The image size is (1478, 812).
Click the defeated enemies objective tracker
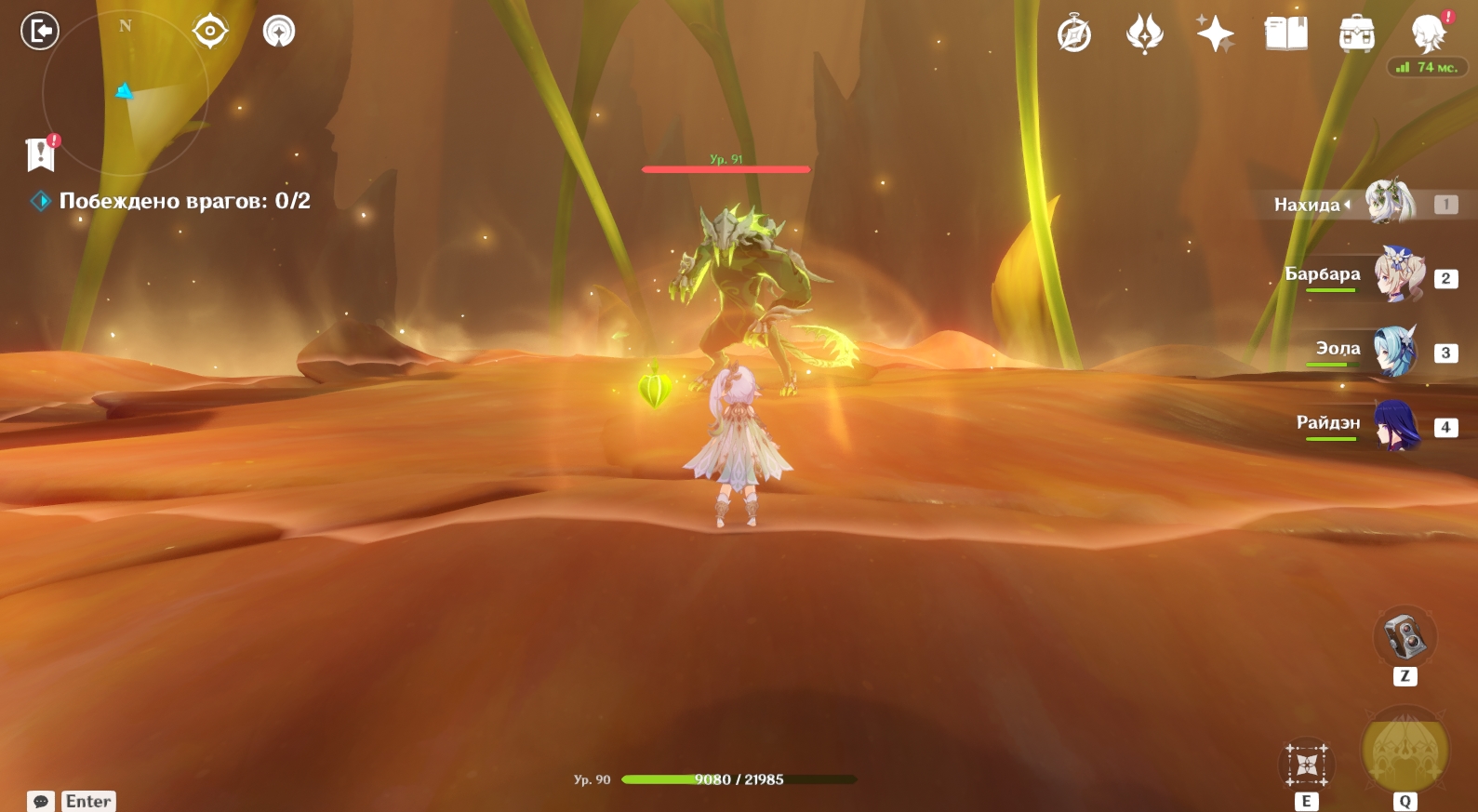coord(184,201)
